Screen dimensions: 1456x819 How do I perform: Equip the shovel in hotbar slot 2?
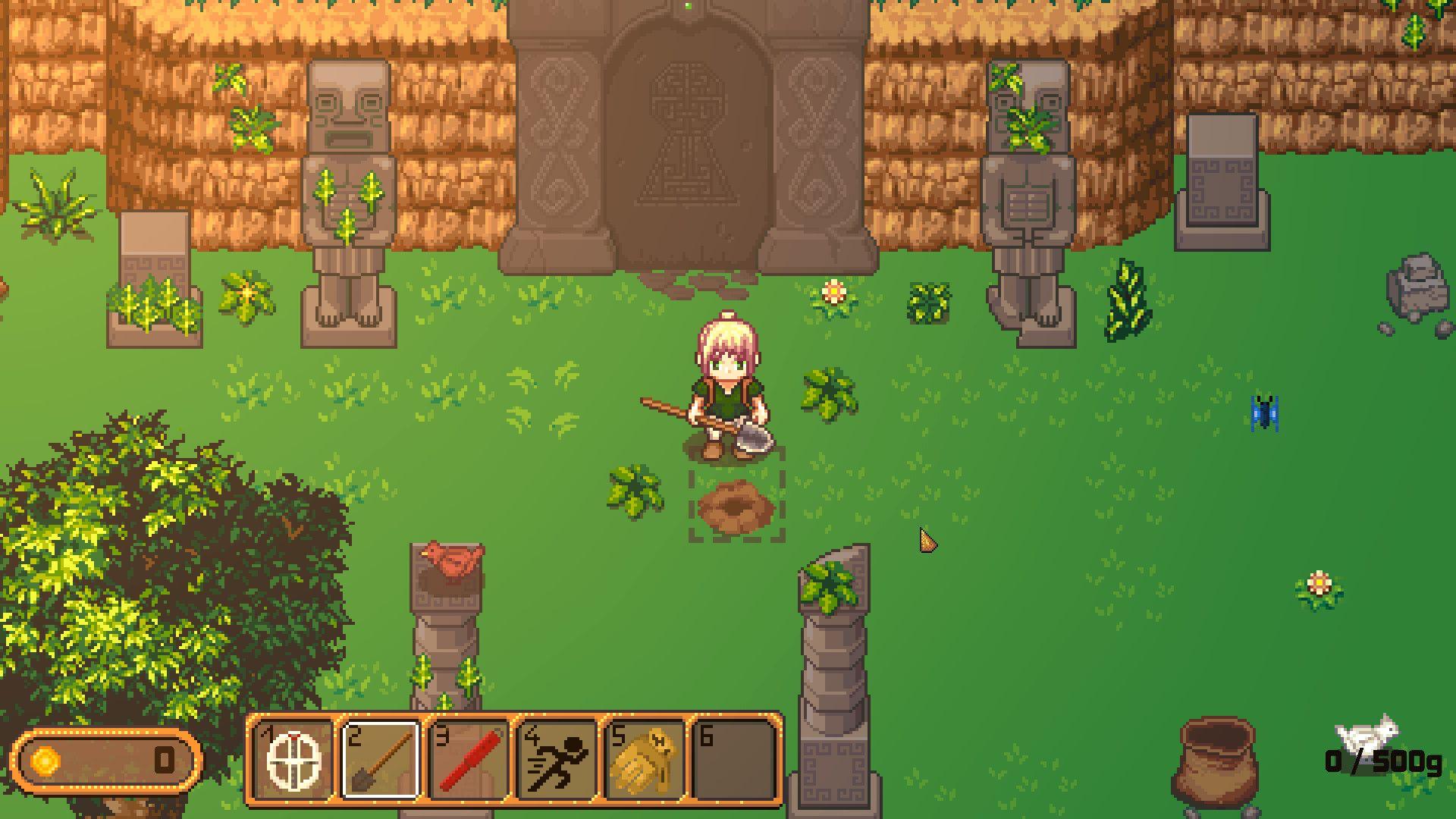pyautogui.click(x=381, y=759)
